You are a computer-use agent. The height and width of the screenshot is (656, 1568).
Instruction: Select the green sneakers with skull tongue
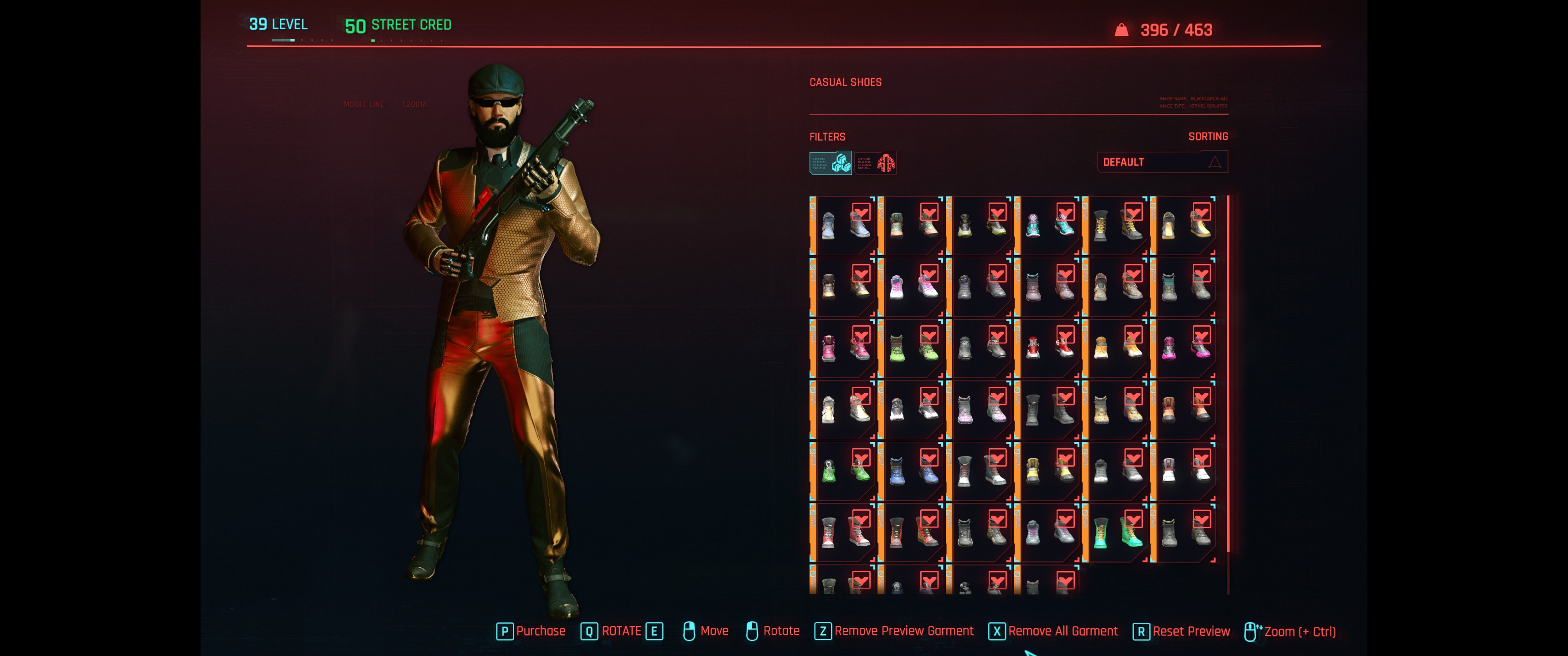(844, 471)
